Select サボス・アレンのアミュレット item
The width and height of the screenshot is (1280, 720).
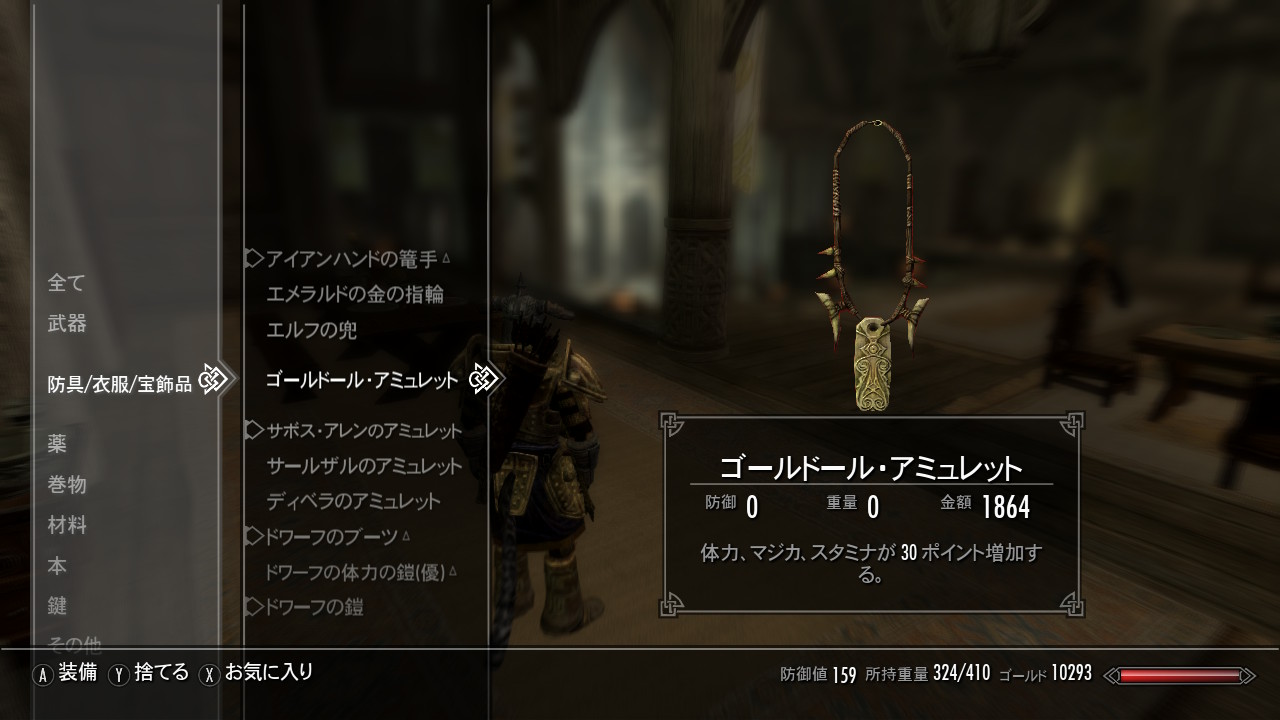coord(364,431)
